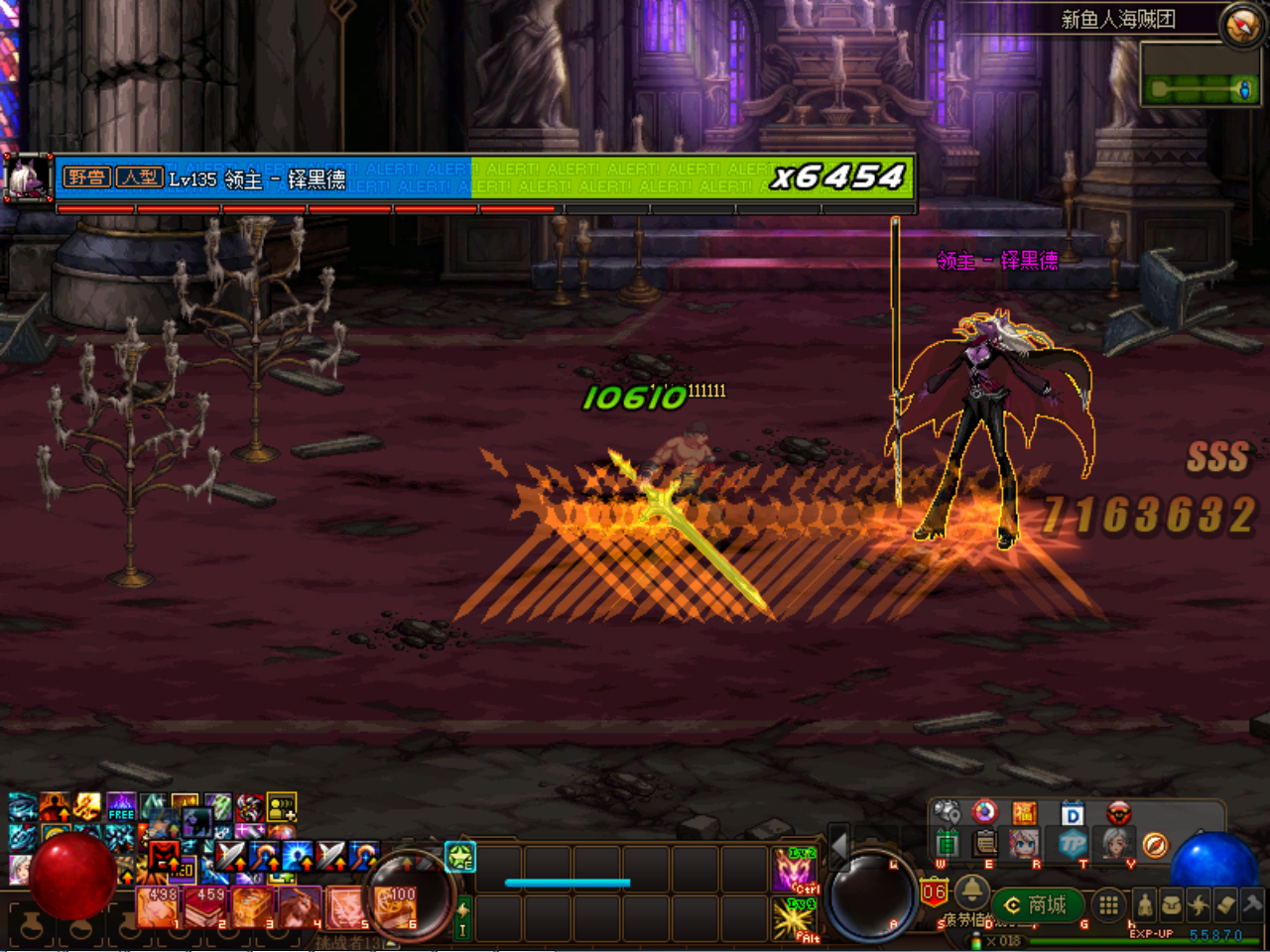Open the blue 'D' daily calendar event icon
This screenshot has width=1270, height=952.
1072,813
